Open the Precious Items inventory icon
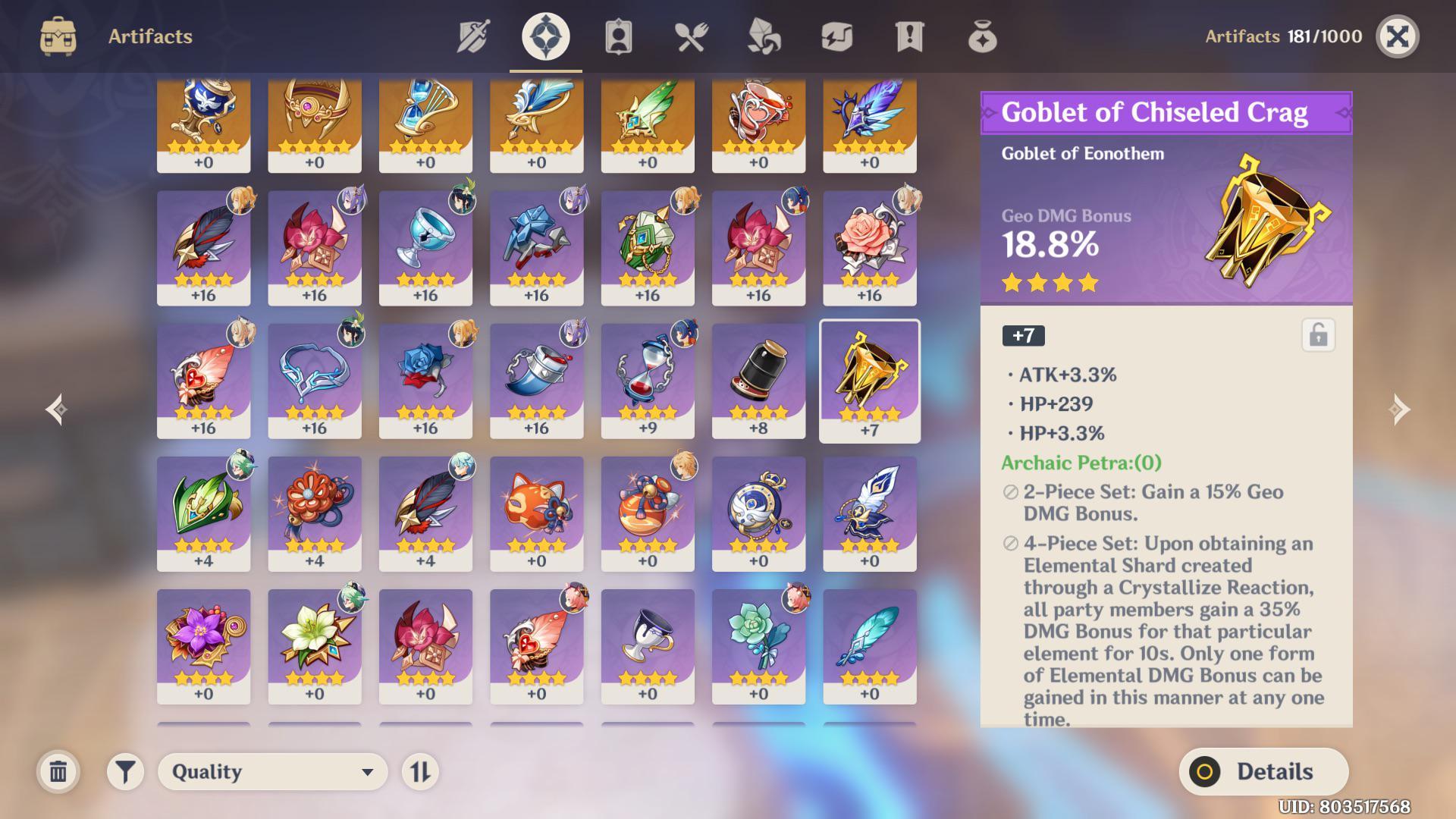The height and width of the screenshot is (819, 1456). pos(981,36)
